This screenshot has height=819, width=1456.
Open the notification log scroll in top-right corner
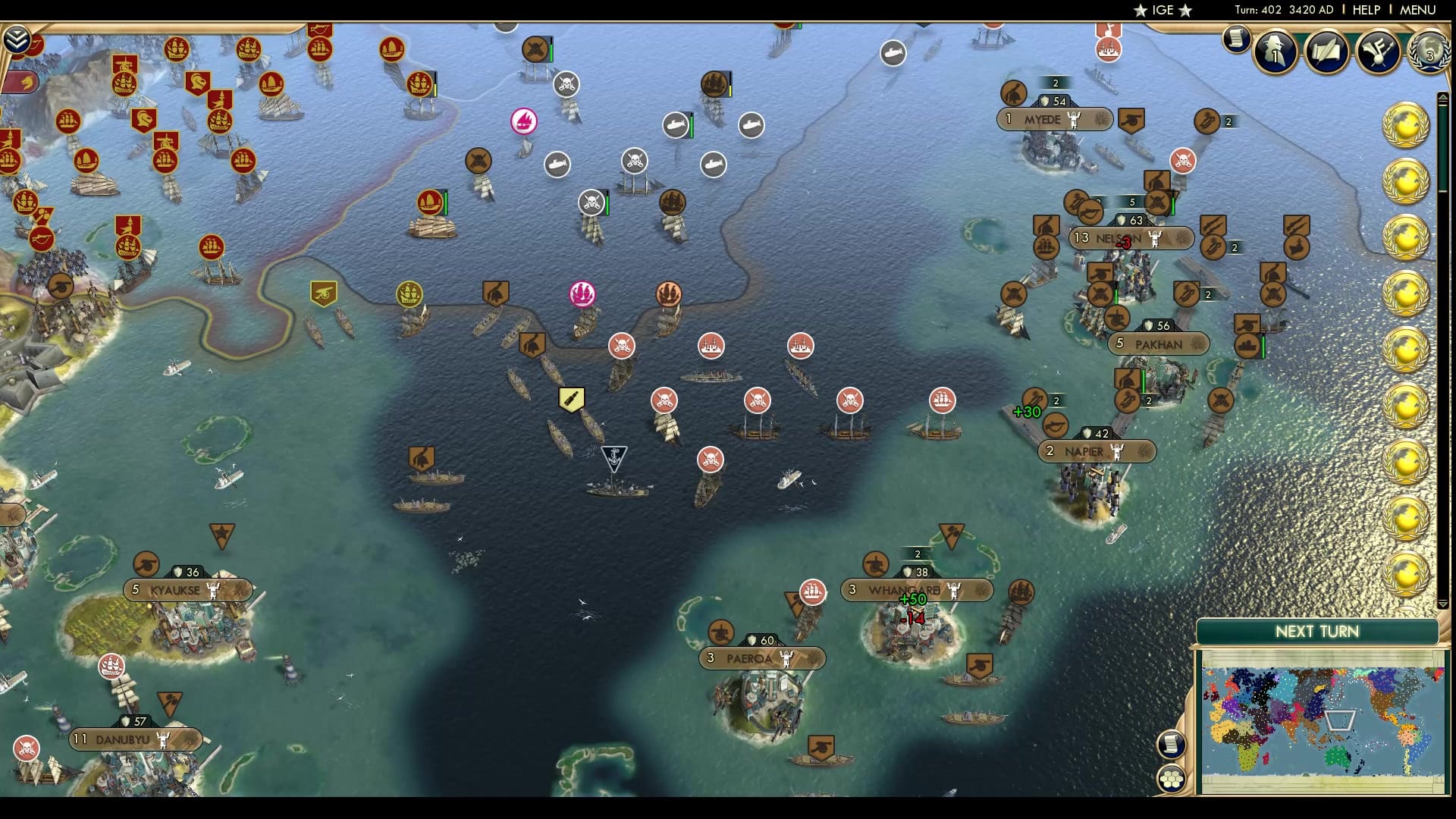[1236, 38]
